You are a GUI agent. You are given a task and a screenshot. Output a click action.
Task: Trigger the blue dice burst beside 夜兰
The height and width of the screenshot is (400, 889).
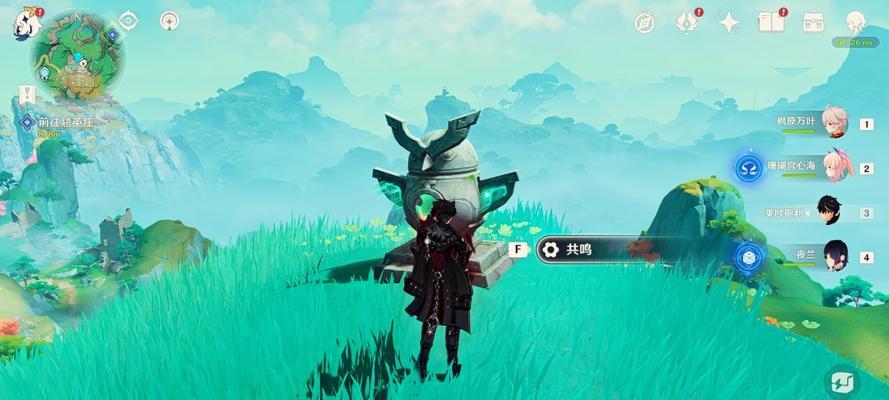(x=746, y=257)
